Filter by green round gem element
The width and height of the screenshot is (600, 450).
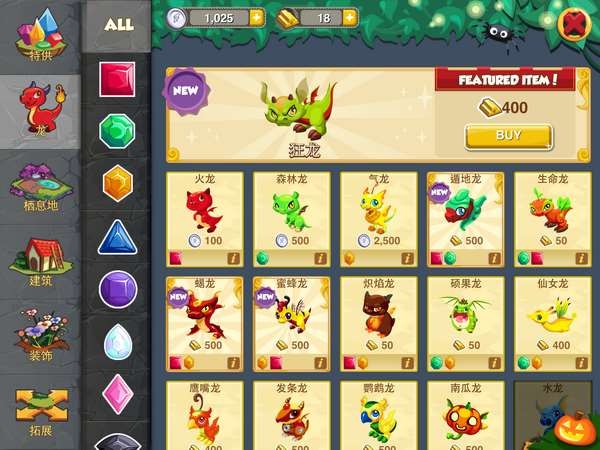coord(118,132)
